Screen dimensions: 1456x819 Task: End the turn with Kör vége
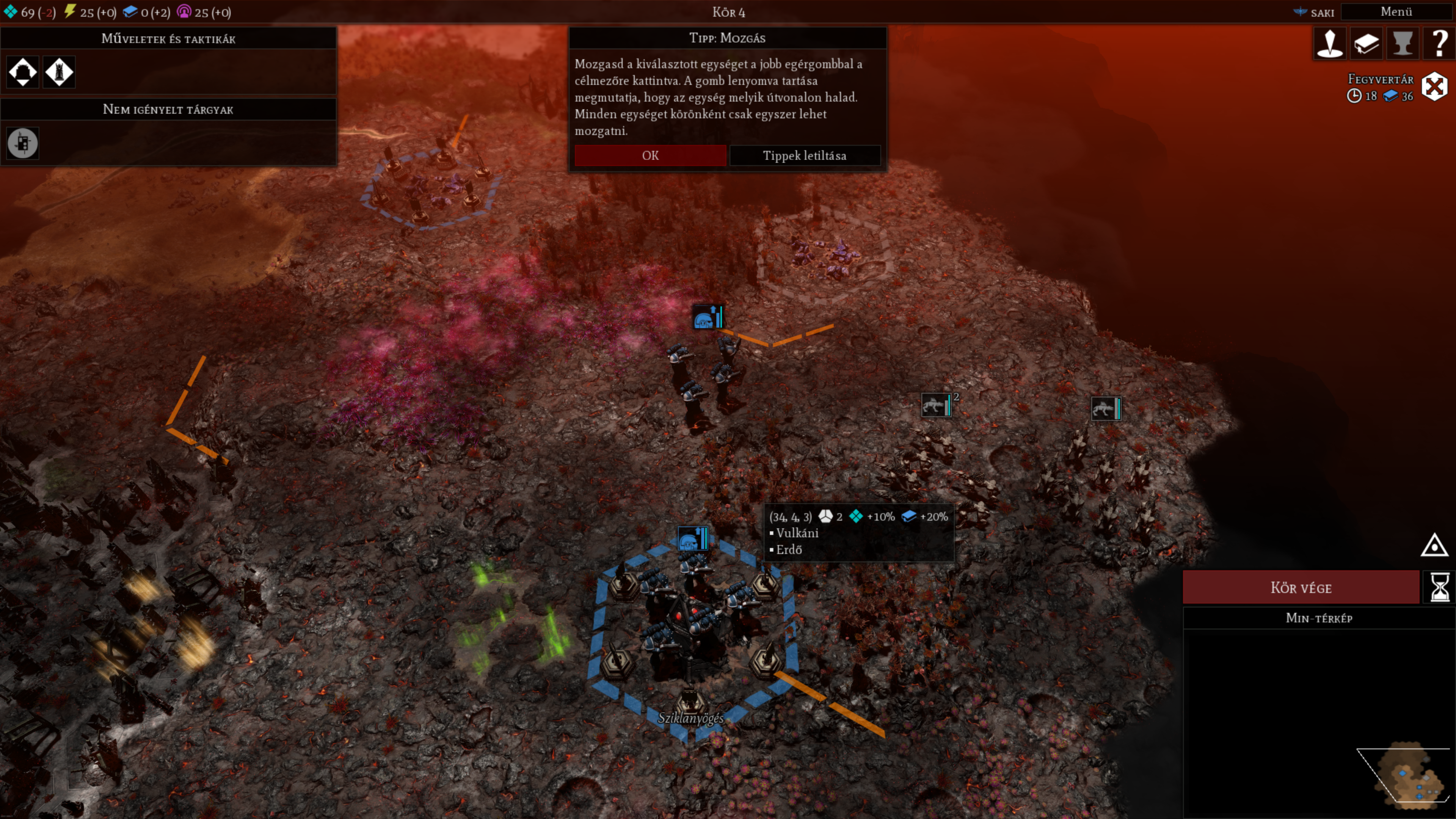coord(1301,587)
